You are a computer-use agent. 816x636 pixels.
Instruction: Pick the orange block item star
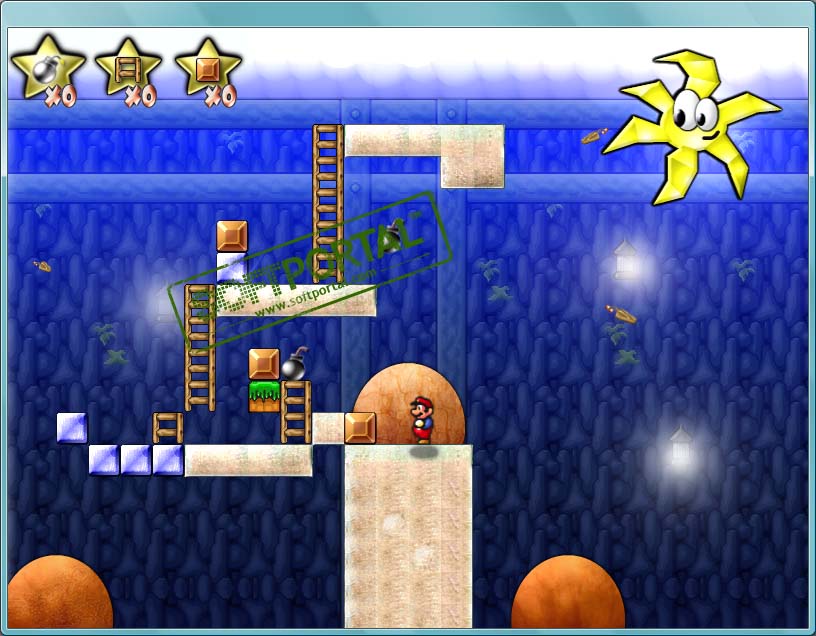pos(207,69)
